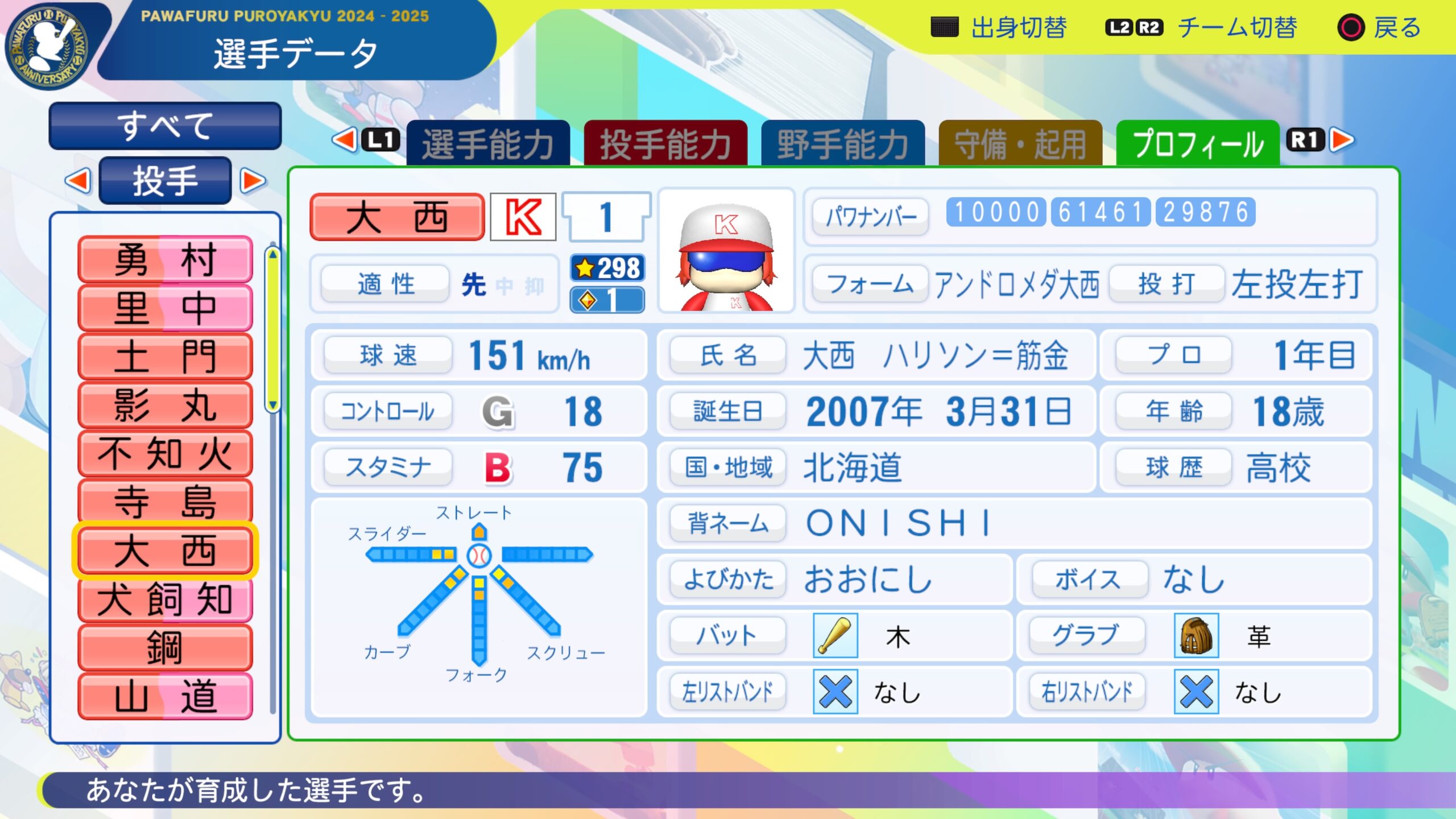Open the すべて filter header
This screenshot has width=1456, height=819.
point(165,126)
